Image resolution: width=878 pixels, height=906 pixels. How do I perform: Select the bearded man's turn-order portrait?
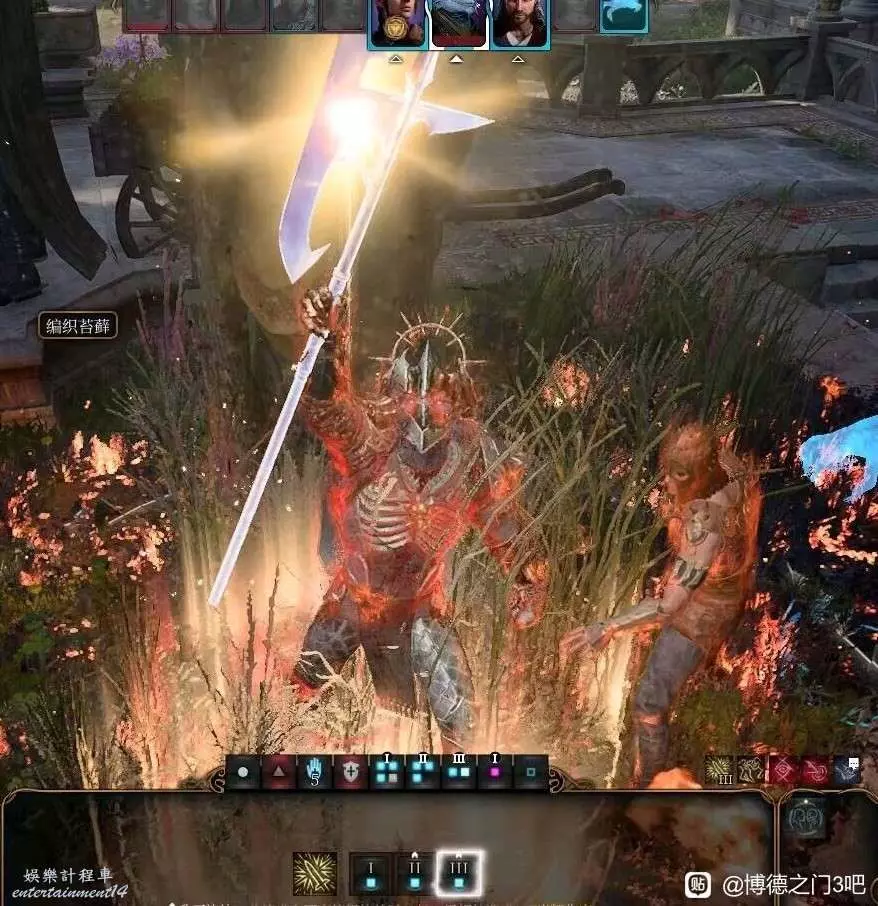[x=518, y=22]
